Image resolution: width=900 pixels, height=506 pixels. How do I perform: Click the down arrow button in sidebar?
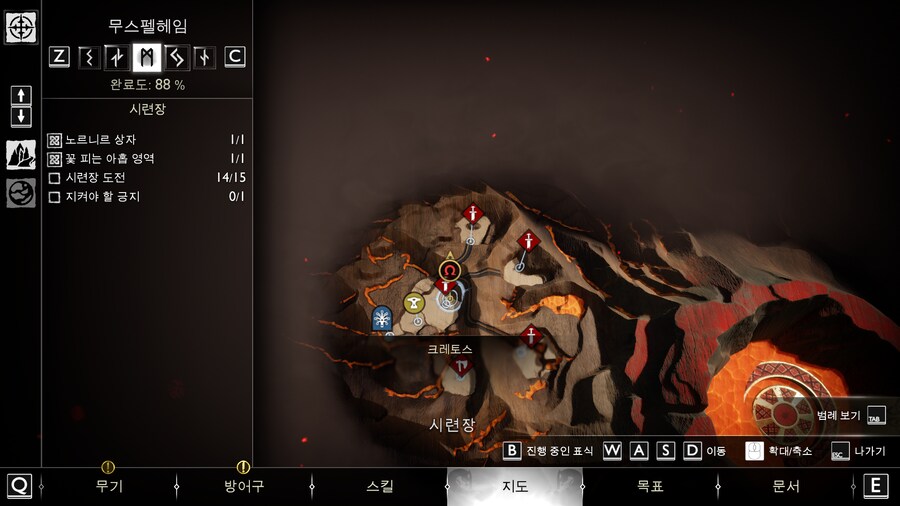pyautogui.click(x=21, y=116)
